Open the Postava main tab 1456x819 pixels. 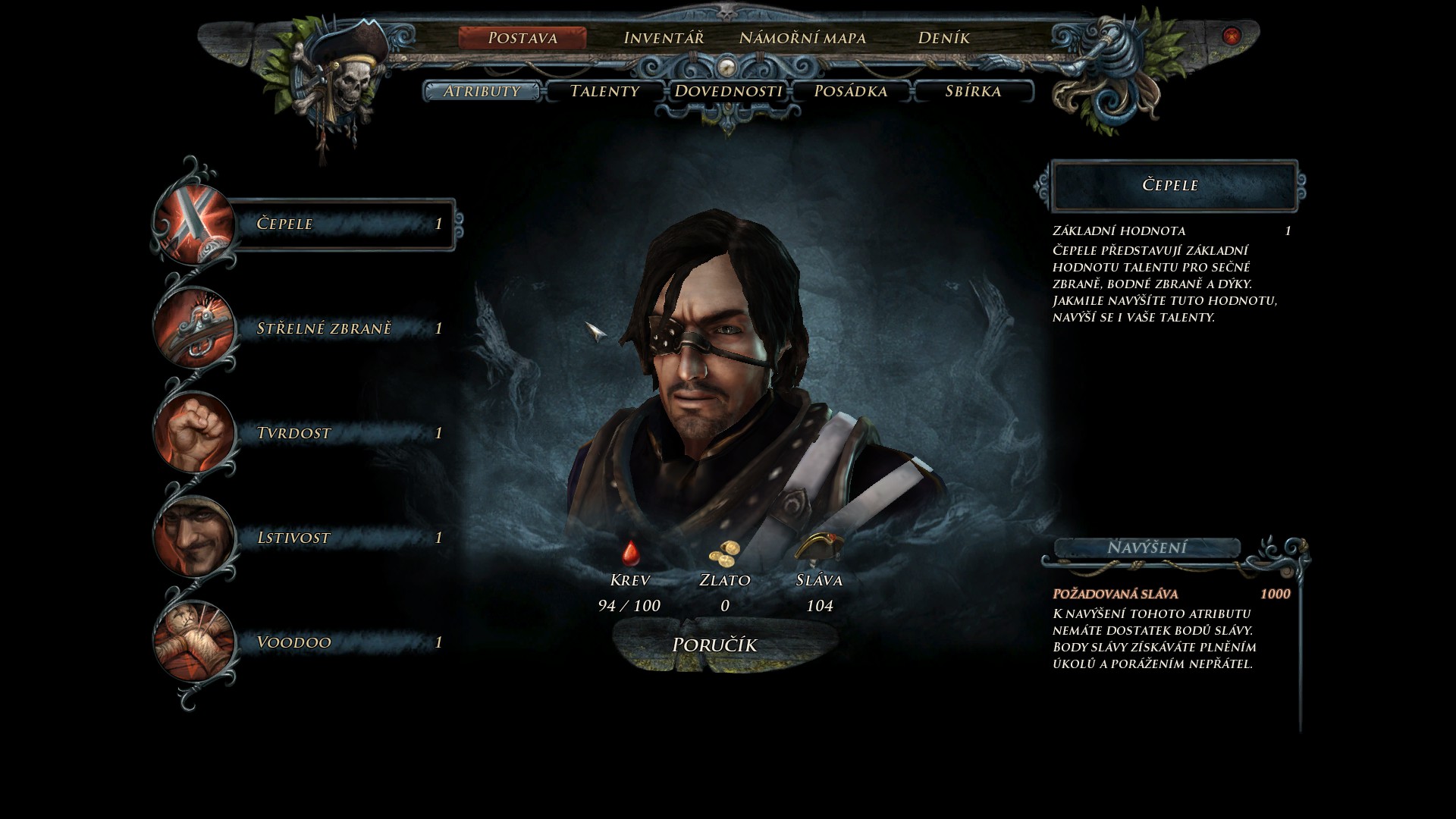(522, 38)
